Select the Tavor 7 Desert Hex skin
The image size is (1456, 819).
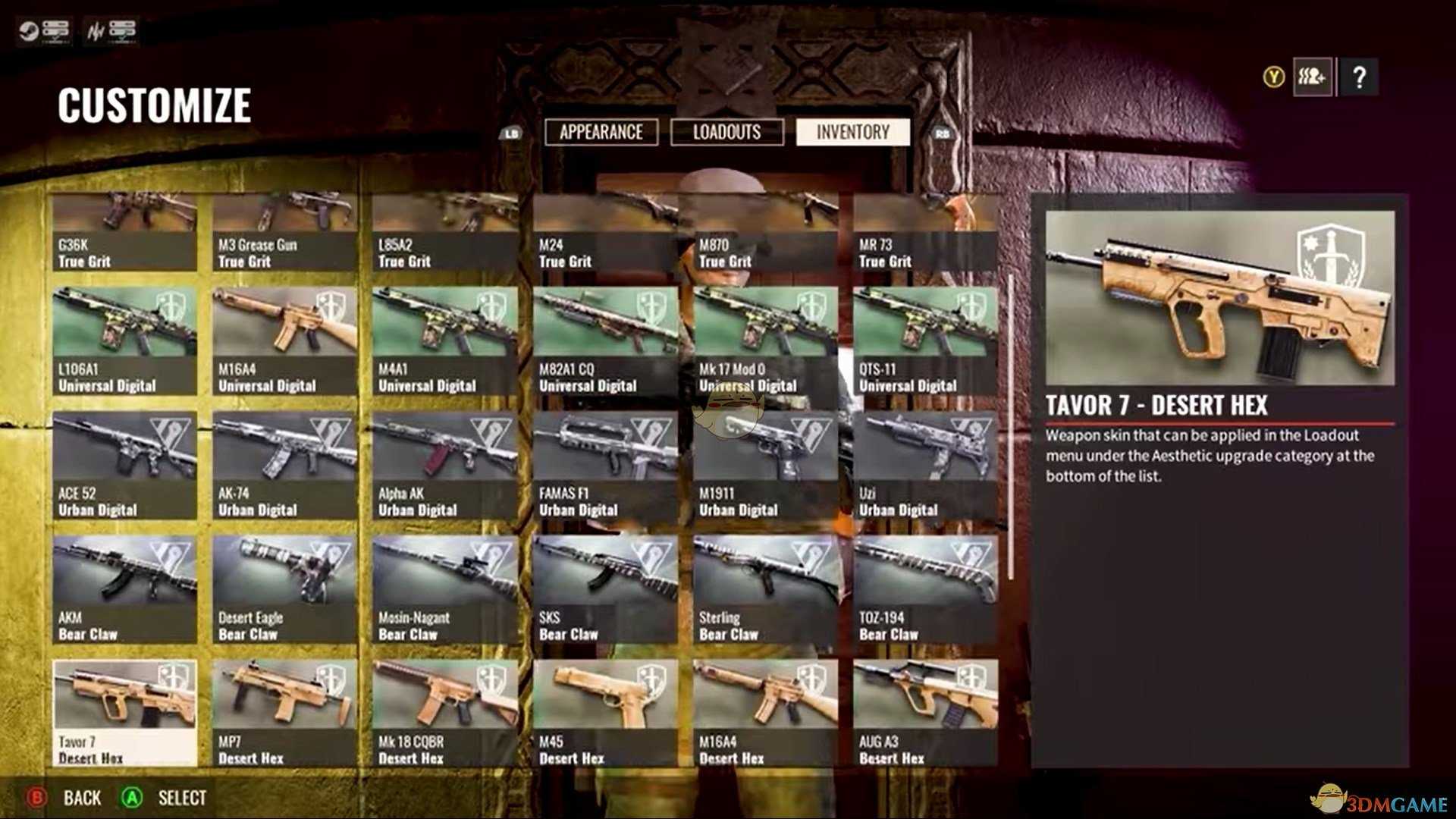(x=124, y=711)
